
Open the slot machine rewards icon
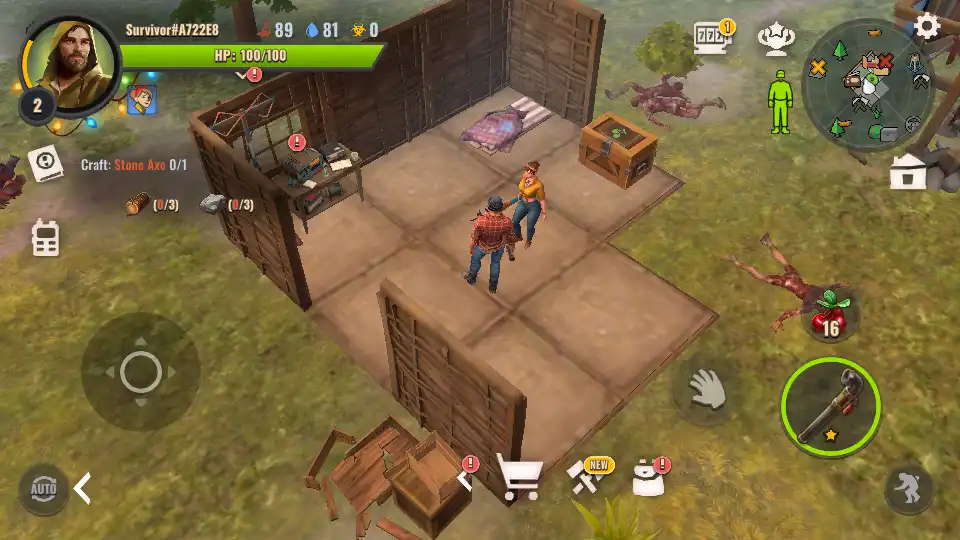[712, 40]
